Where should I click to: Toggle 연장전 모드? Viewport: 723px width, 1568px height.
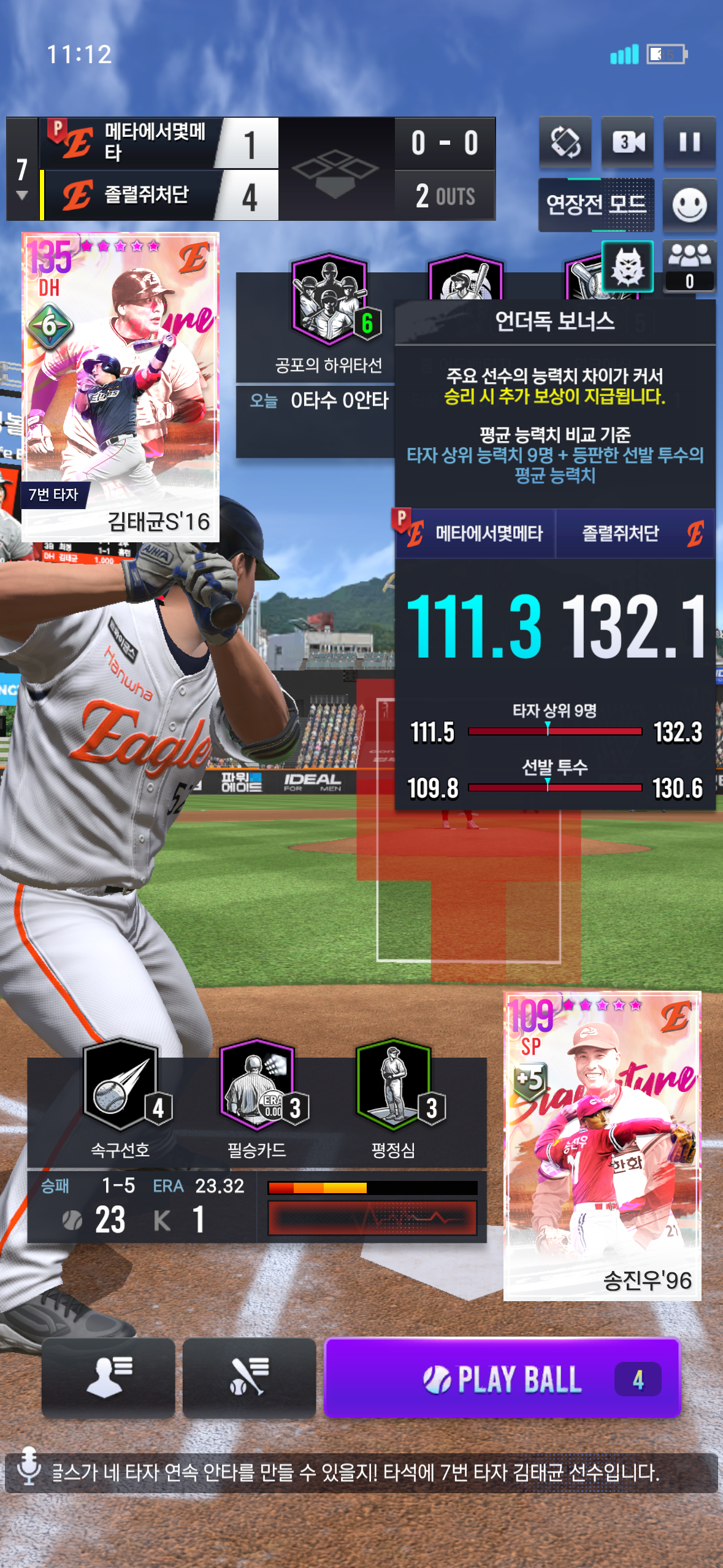click(596, 205)
